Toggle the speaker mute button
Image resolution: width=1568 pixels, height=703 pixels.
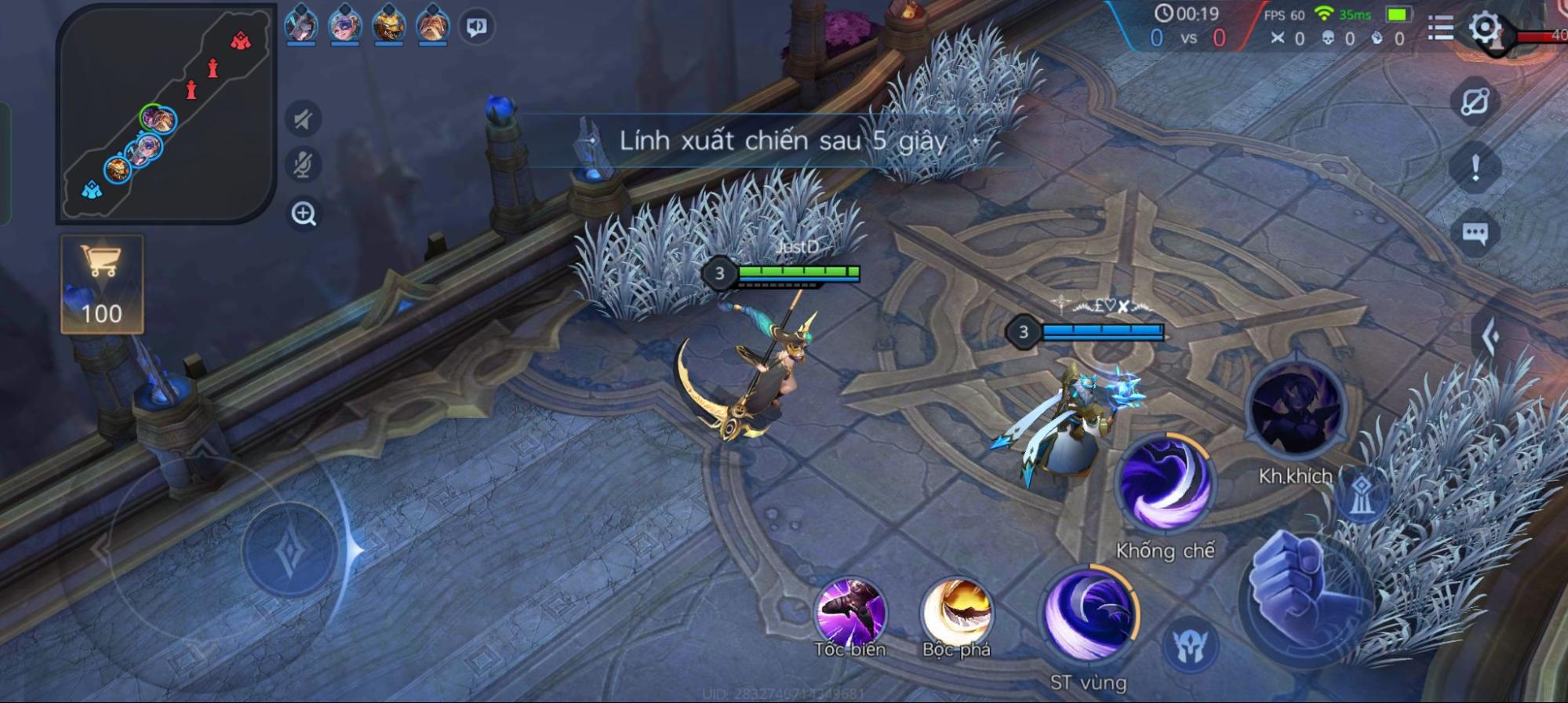pos(304,119)
